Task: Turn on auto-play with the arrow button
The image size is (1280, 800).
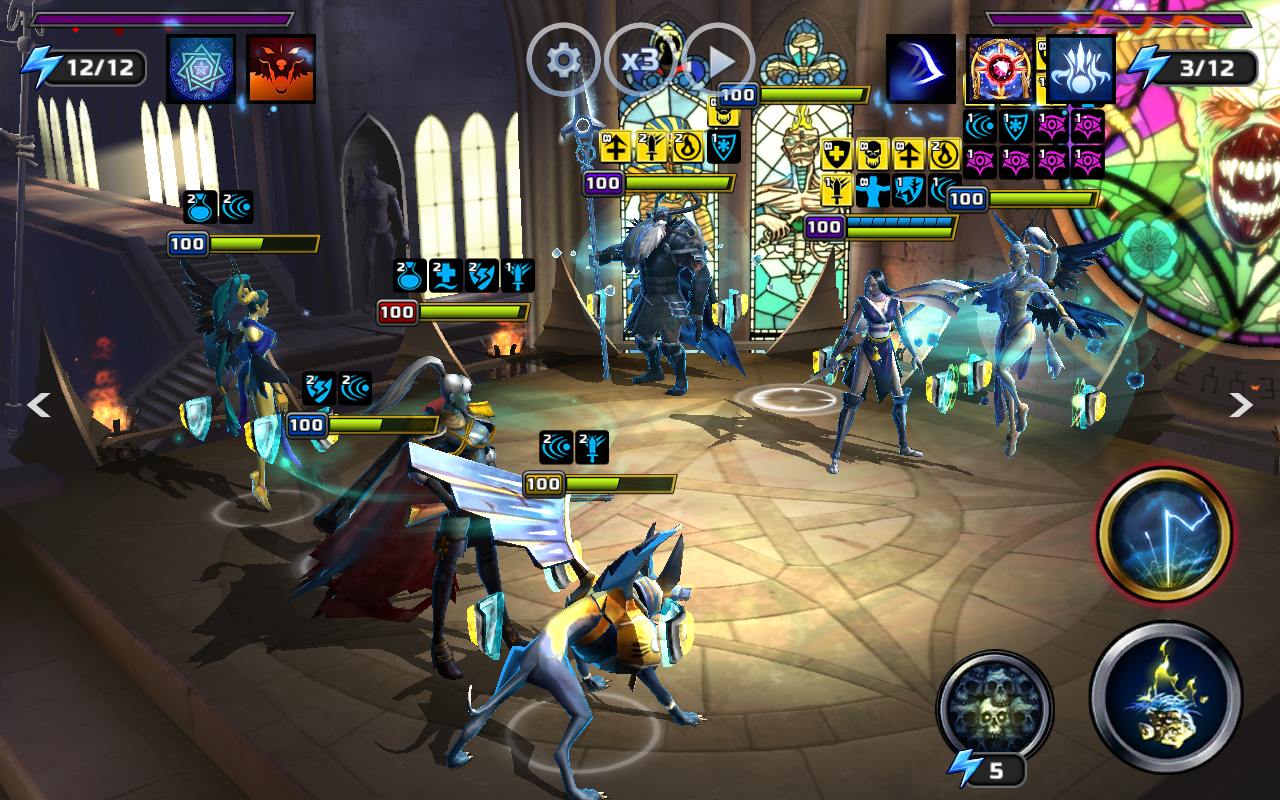Action: click(x=718, y=61)
